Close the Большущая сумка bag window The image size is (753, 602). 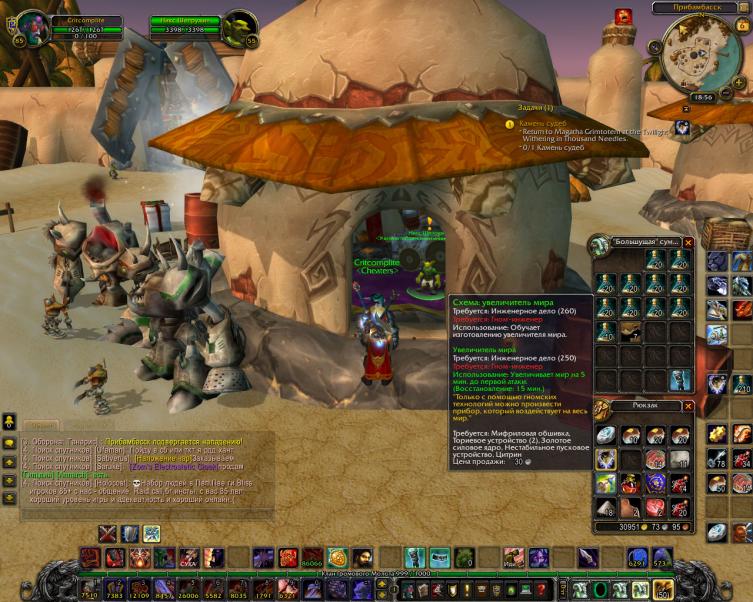click(x=688, y=242)
